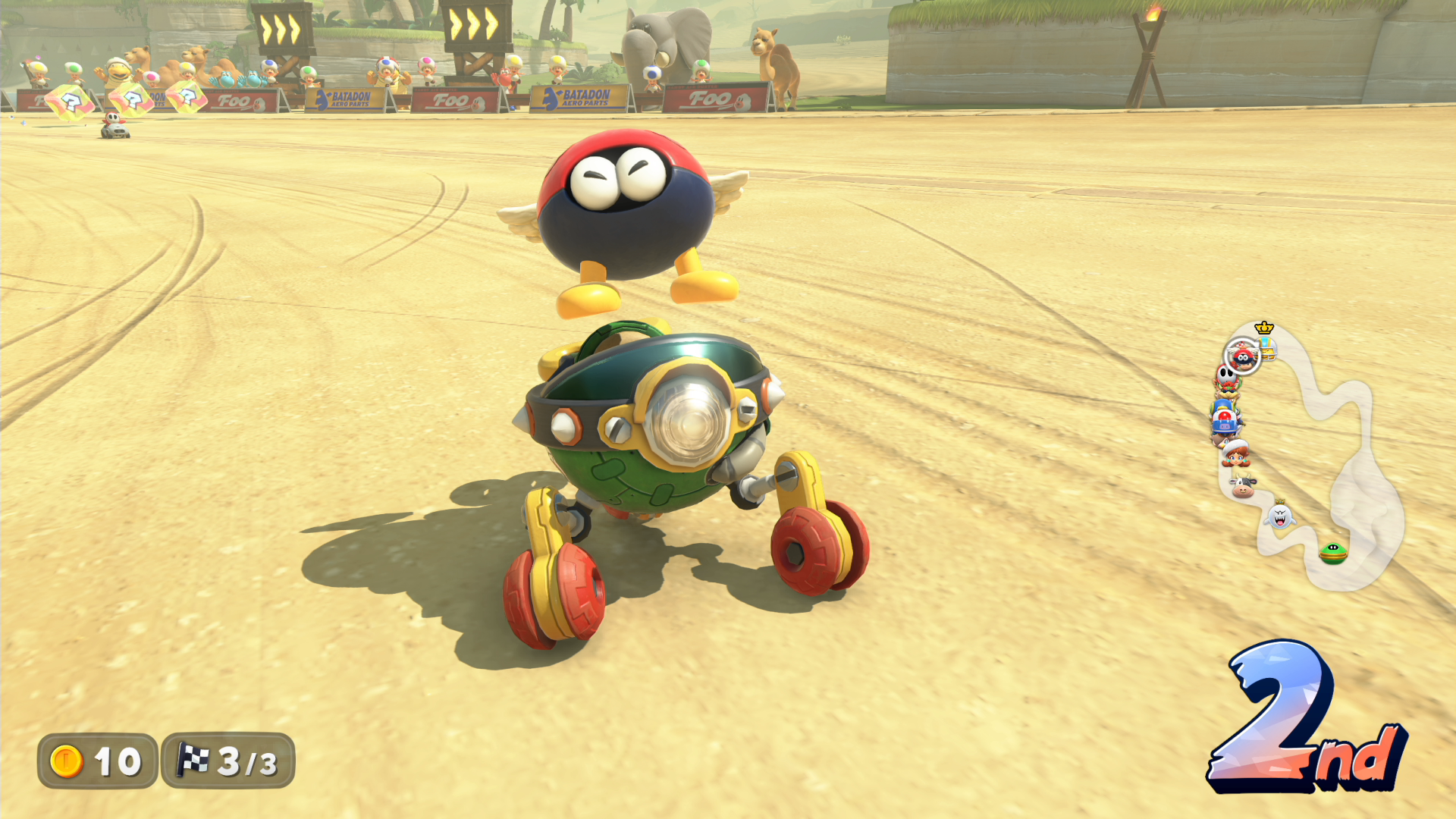Select the green Fish Bone icon on minimap
The image size is (1456, 819).
(1332, 553)
